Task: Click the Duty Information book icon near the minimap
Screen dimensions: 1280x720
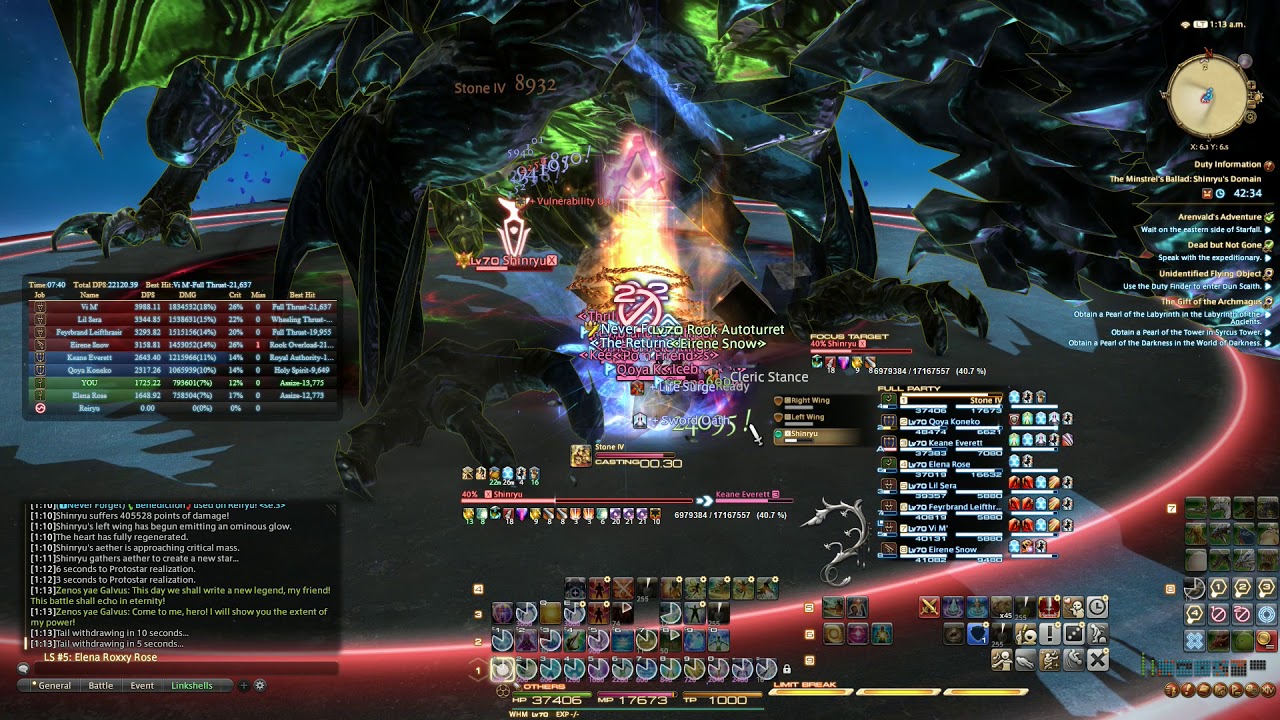Action: (1268, 164)
